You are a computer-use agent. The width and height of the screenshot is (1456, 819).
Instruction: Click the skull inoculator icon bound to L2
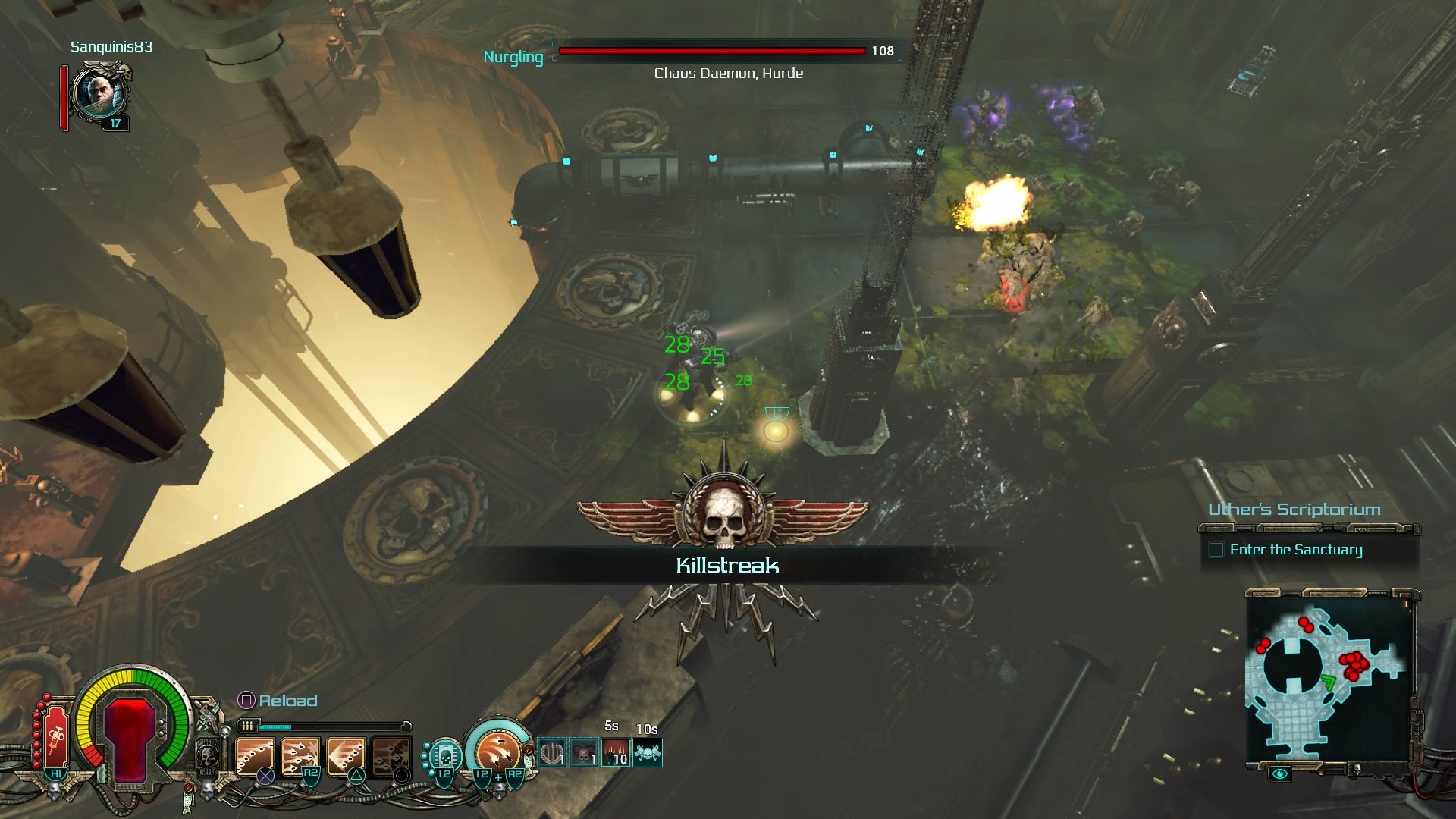pos(446,755)
